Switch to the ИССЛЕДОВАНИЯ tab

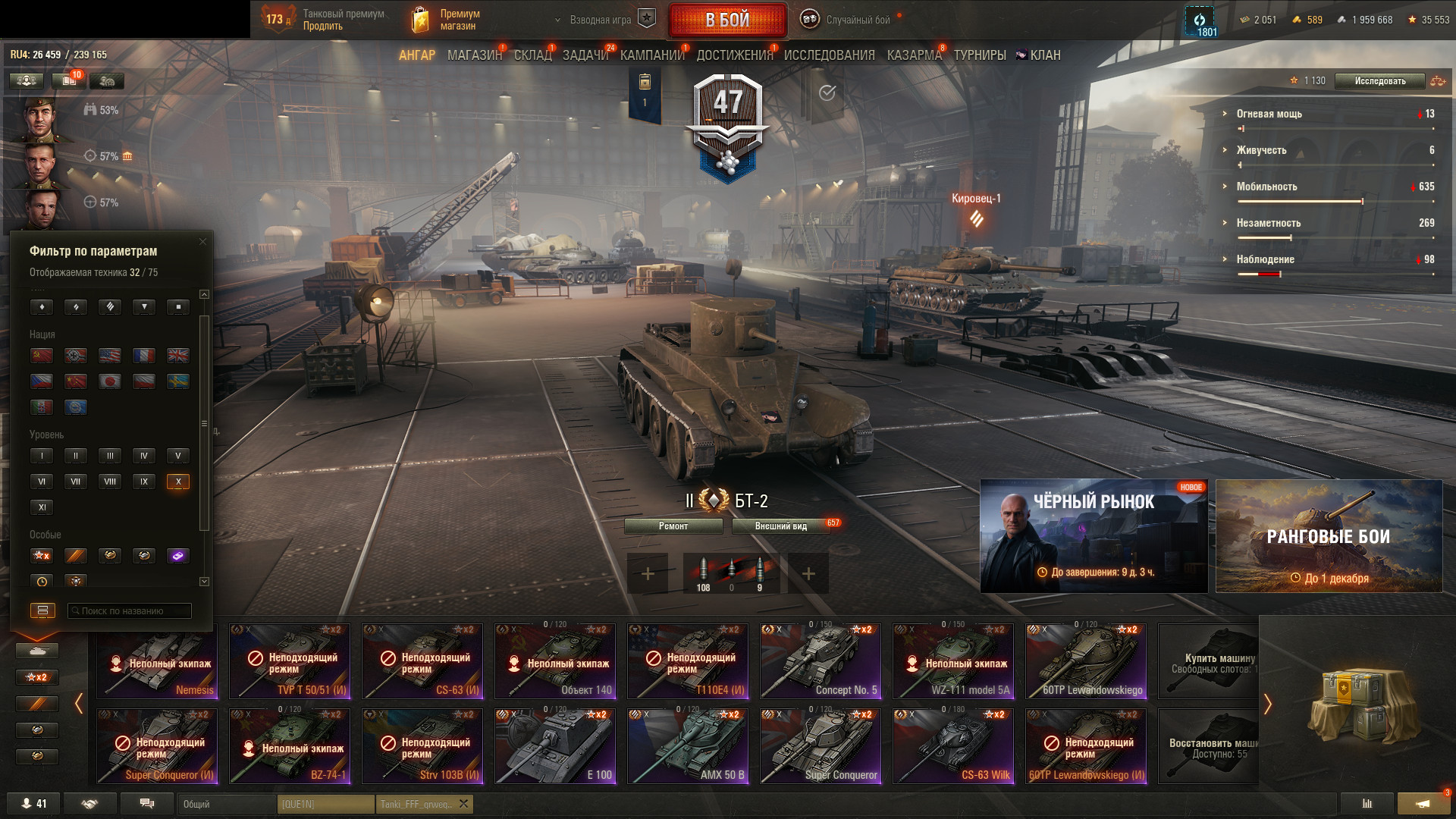(829, 55)
